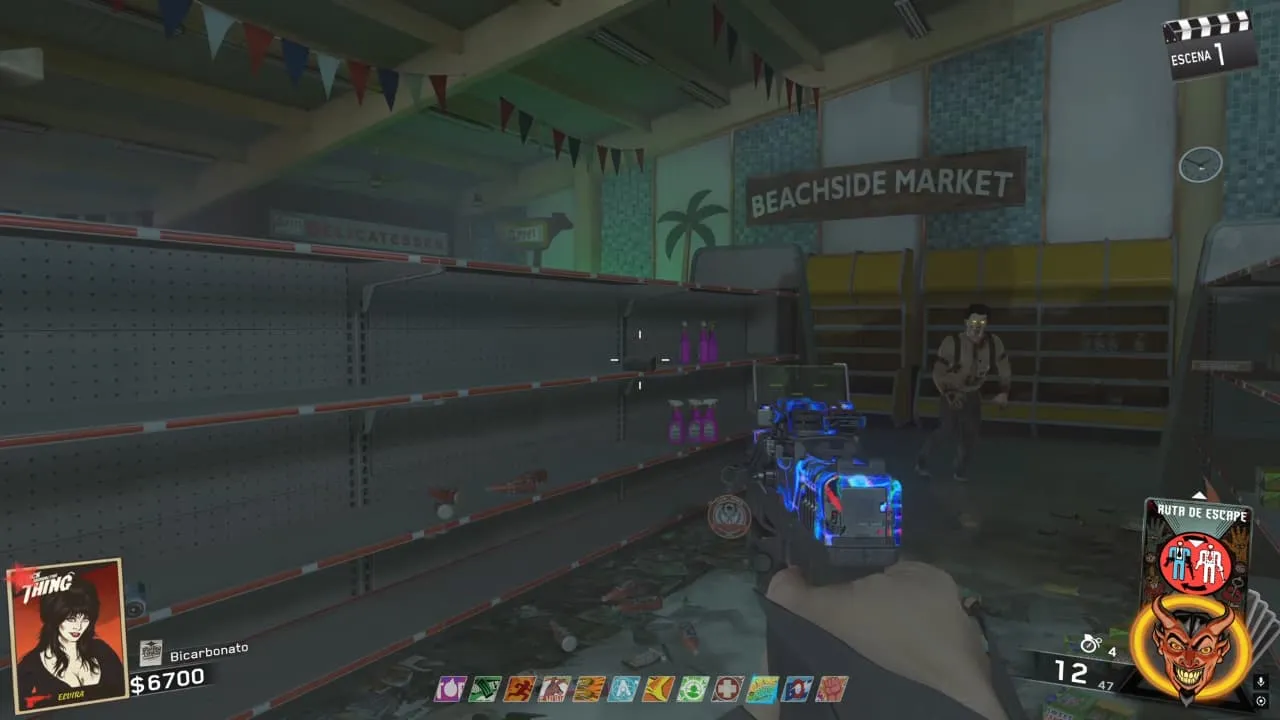The width and height of the screenshot is (1280, 720).
Task: Select the orange running man perk icon
Action: point(519,688)
